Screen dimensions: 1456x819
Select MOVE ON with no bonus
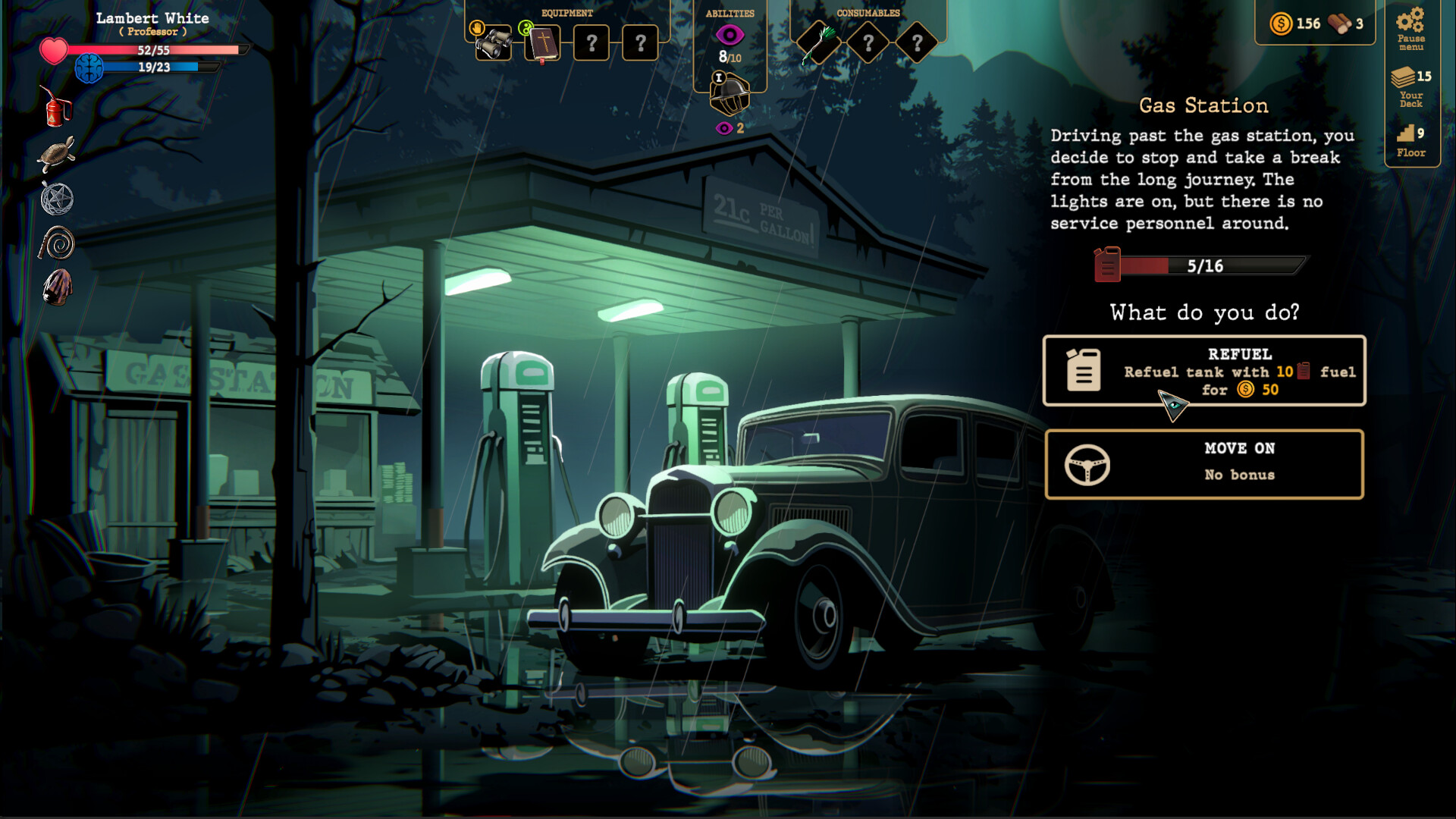pyautogui.click(x=1204, y=463)
